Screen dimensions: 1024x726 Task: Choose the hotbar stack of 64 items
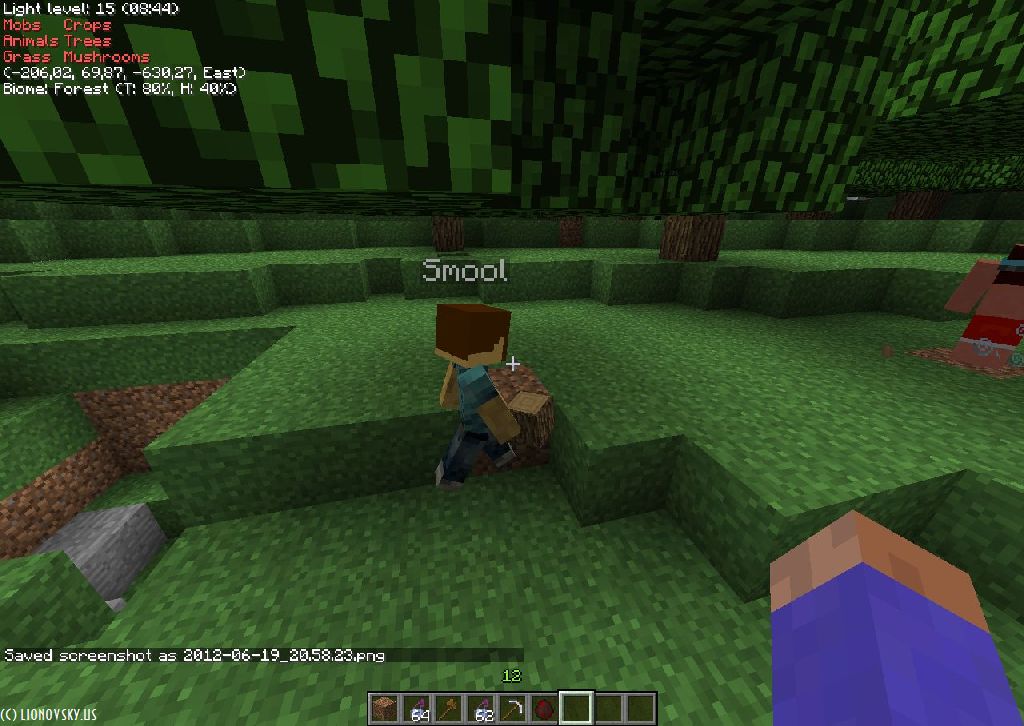(416, 708)
